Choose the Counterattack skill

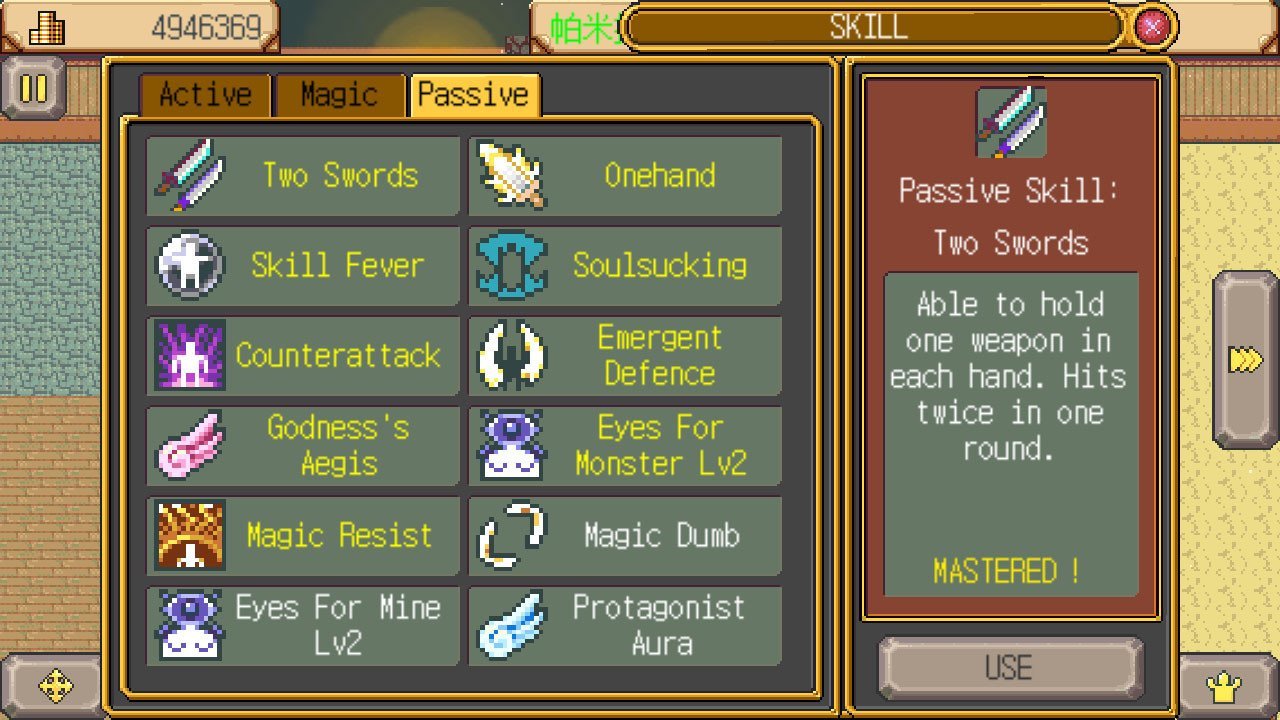[x=302, y=356]
